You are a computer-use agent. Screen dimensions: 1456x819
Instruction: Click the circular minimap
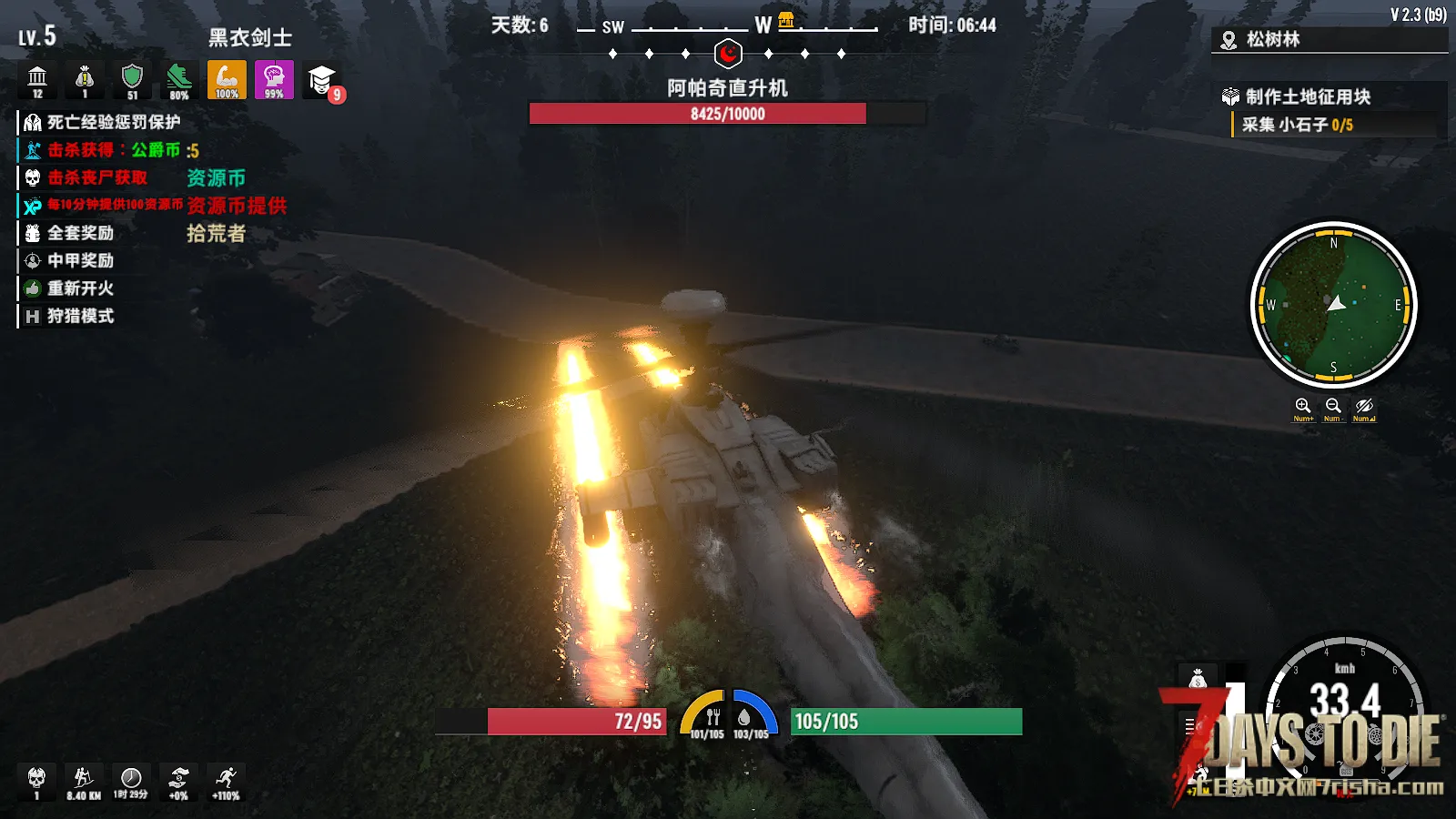1334,305
